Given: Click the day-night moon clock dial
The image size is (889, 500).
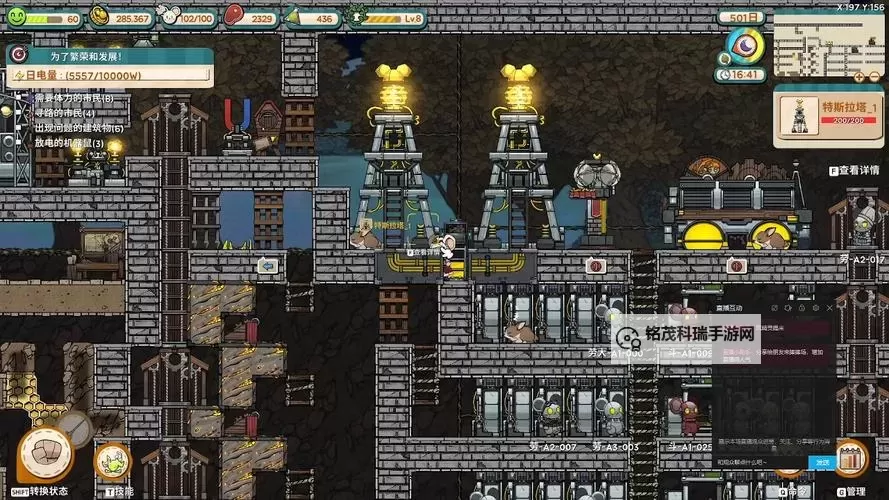Looking at the screenshot, I should click(745, 46).
